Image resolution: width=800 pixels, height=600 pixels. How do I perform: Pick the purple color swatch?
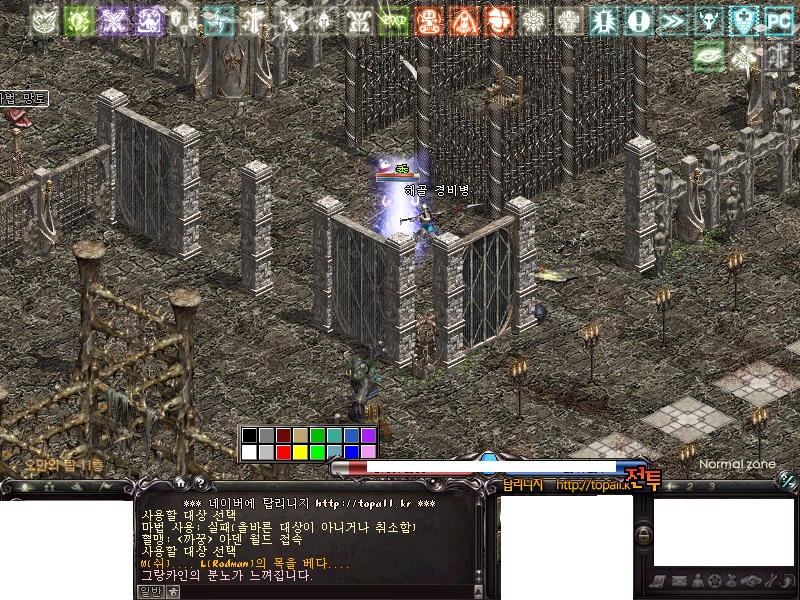[368, 435]
